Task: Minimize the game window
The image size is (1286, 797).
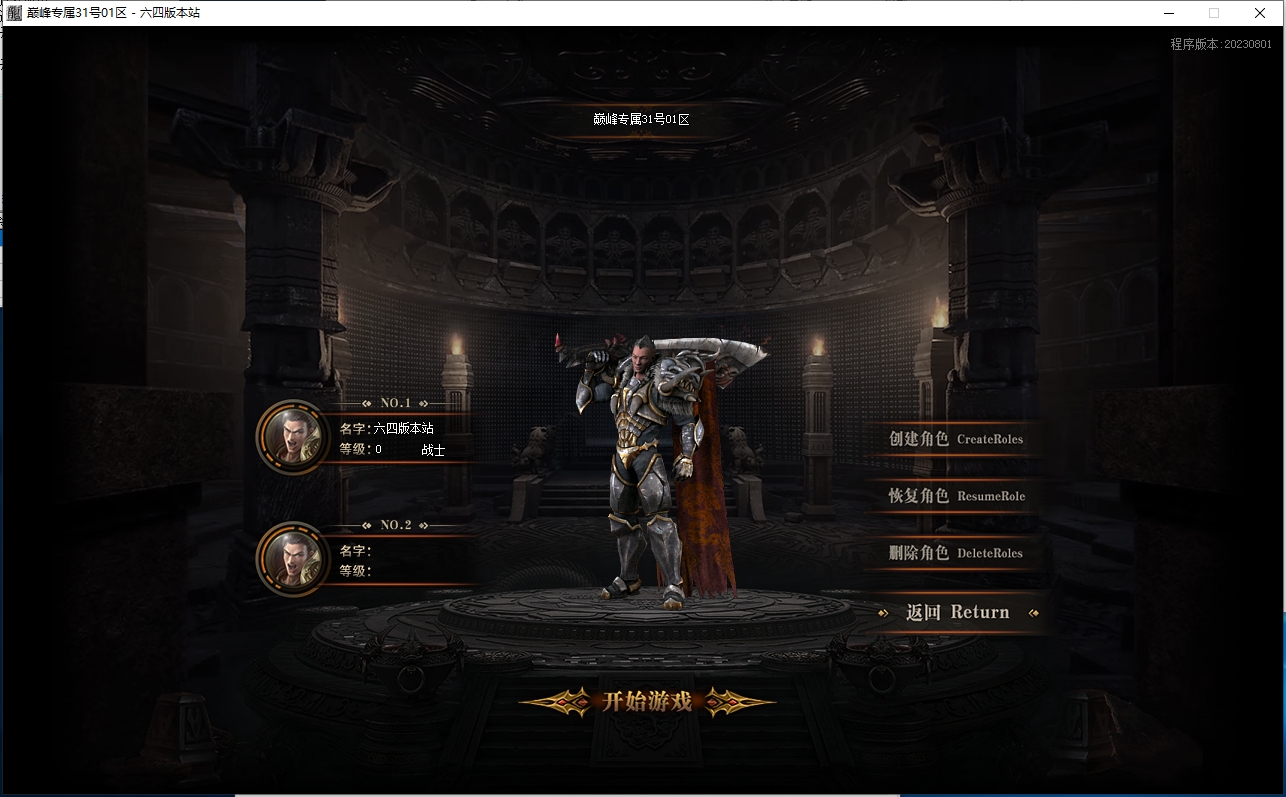Action: click(1168, 13)
